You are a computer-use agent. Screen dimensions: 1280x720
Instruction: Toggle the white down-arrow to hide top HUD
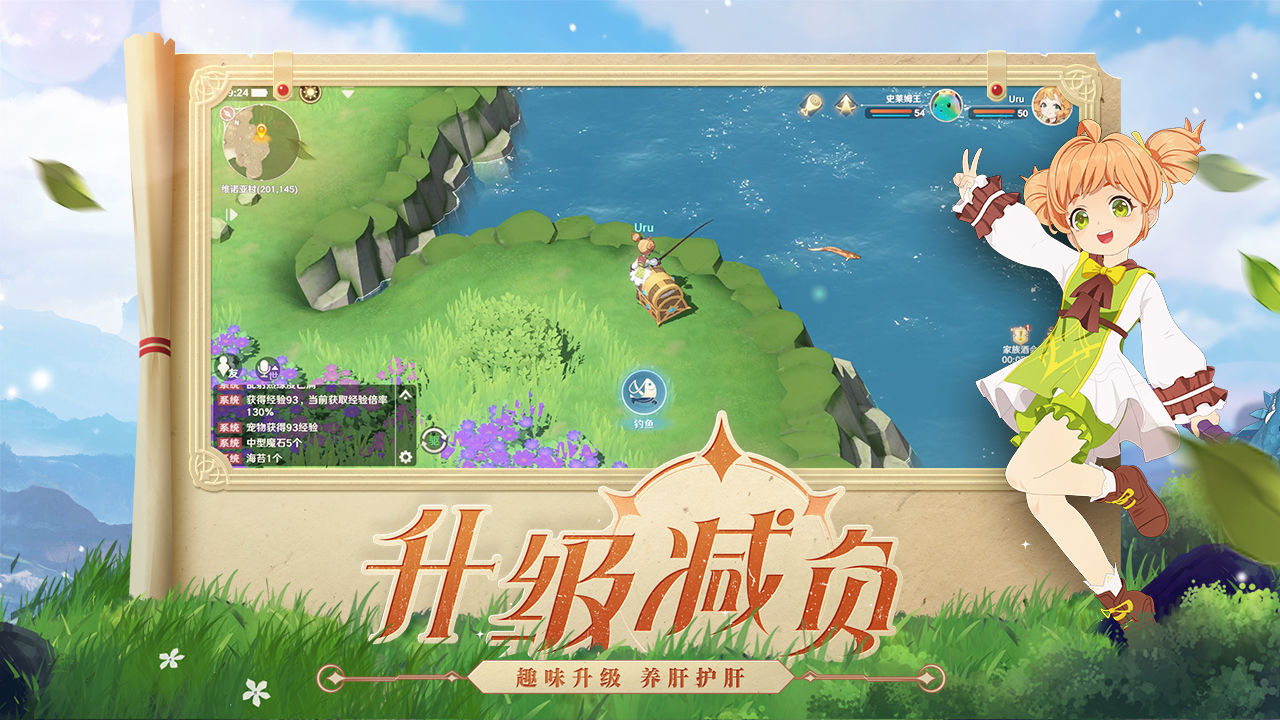coord(346,92)
